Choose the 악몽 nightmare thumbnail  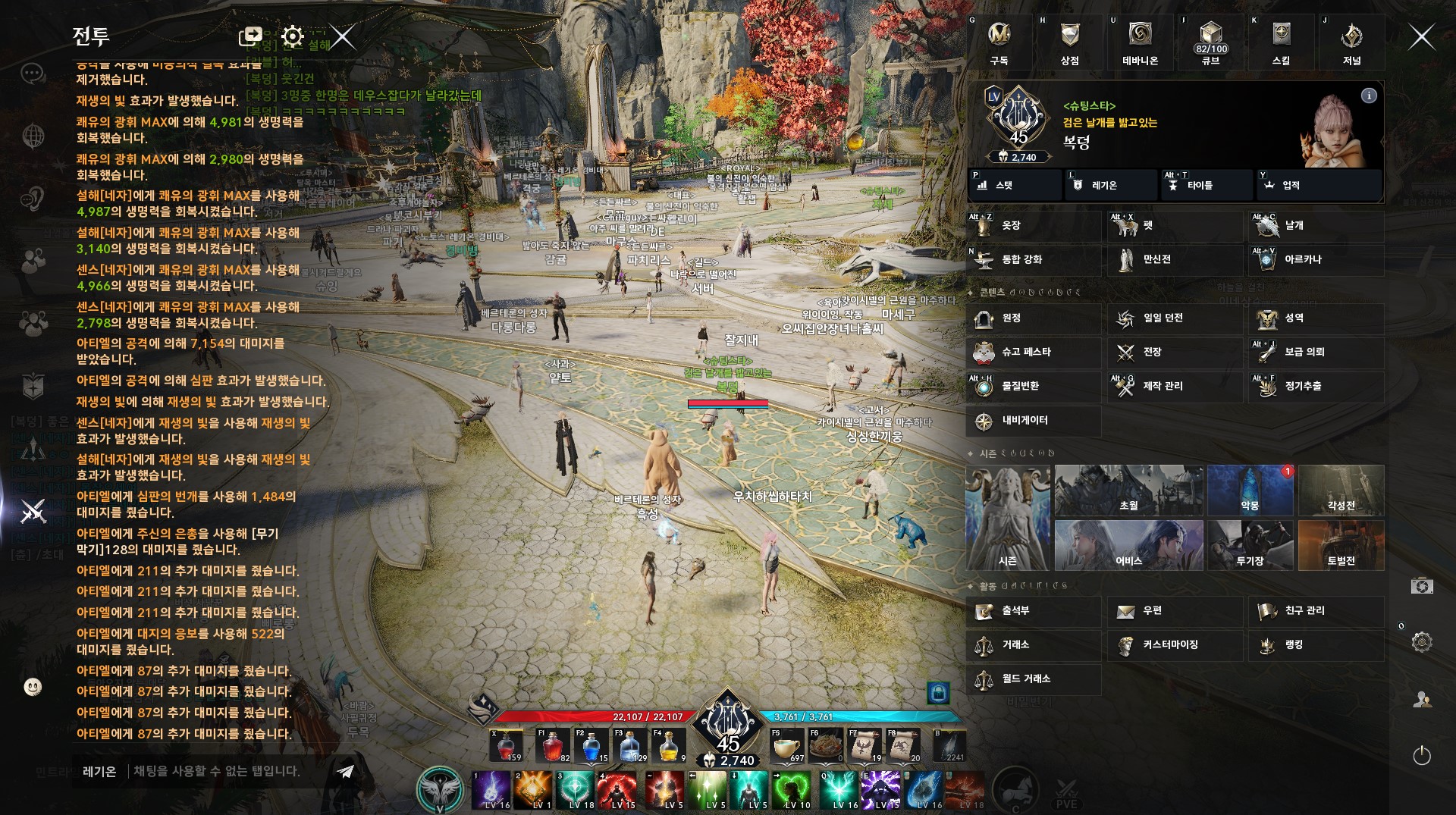click(x=1250, y=491)
